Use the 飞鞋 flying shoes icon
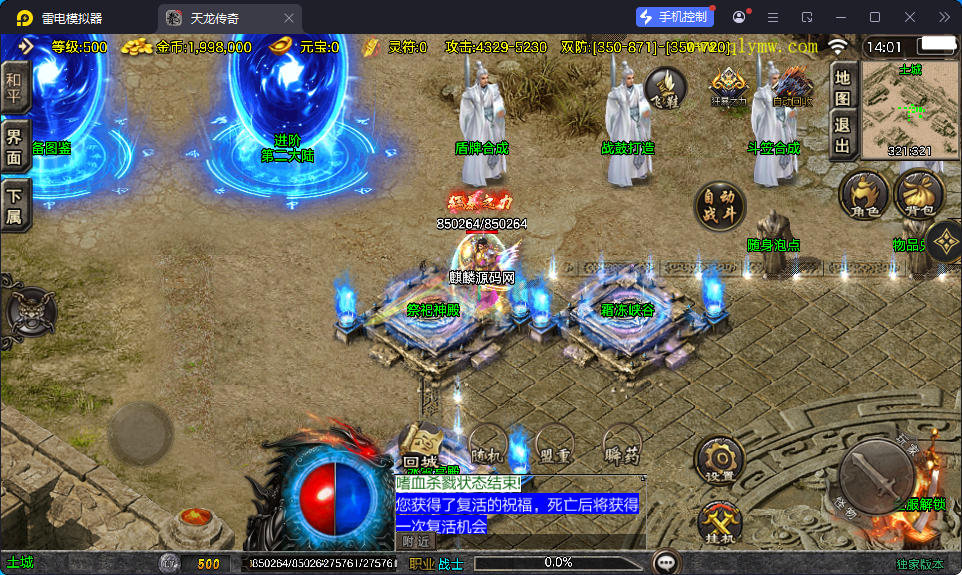962x575 pixels. click(665, 88)
